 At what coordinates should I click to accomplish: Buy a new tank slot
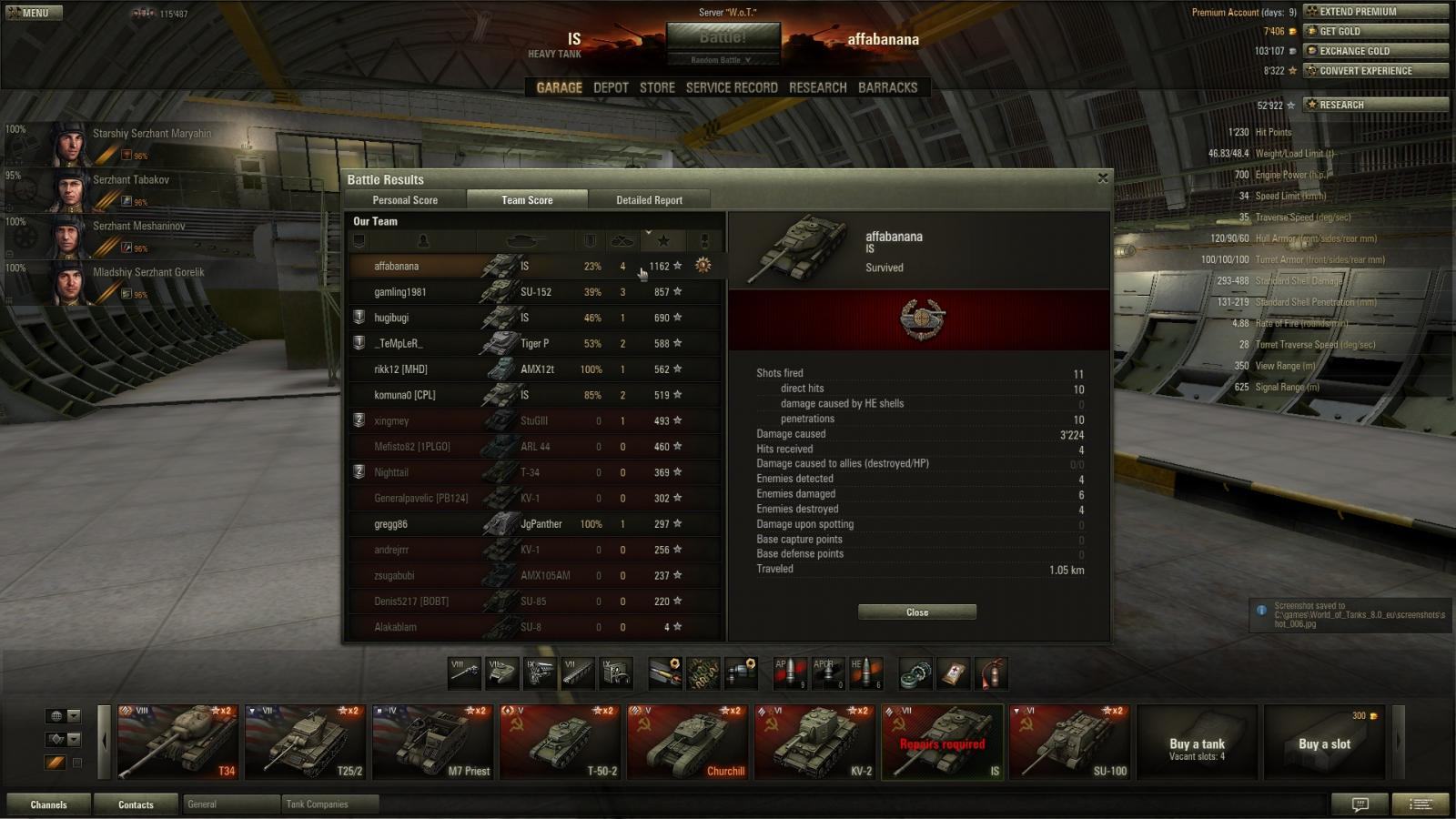pyautogui.click(x=1324, y=743)
